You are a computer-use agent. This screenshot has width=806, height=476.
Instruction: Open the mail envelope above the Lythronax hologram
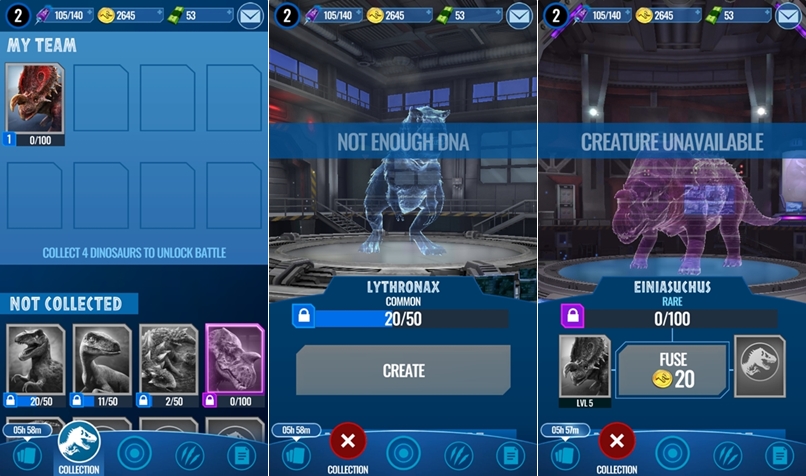(519, 15)
